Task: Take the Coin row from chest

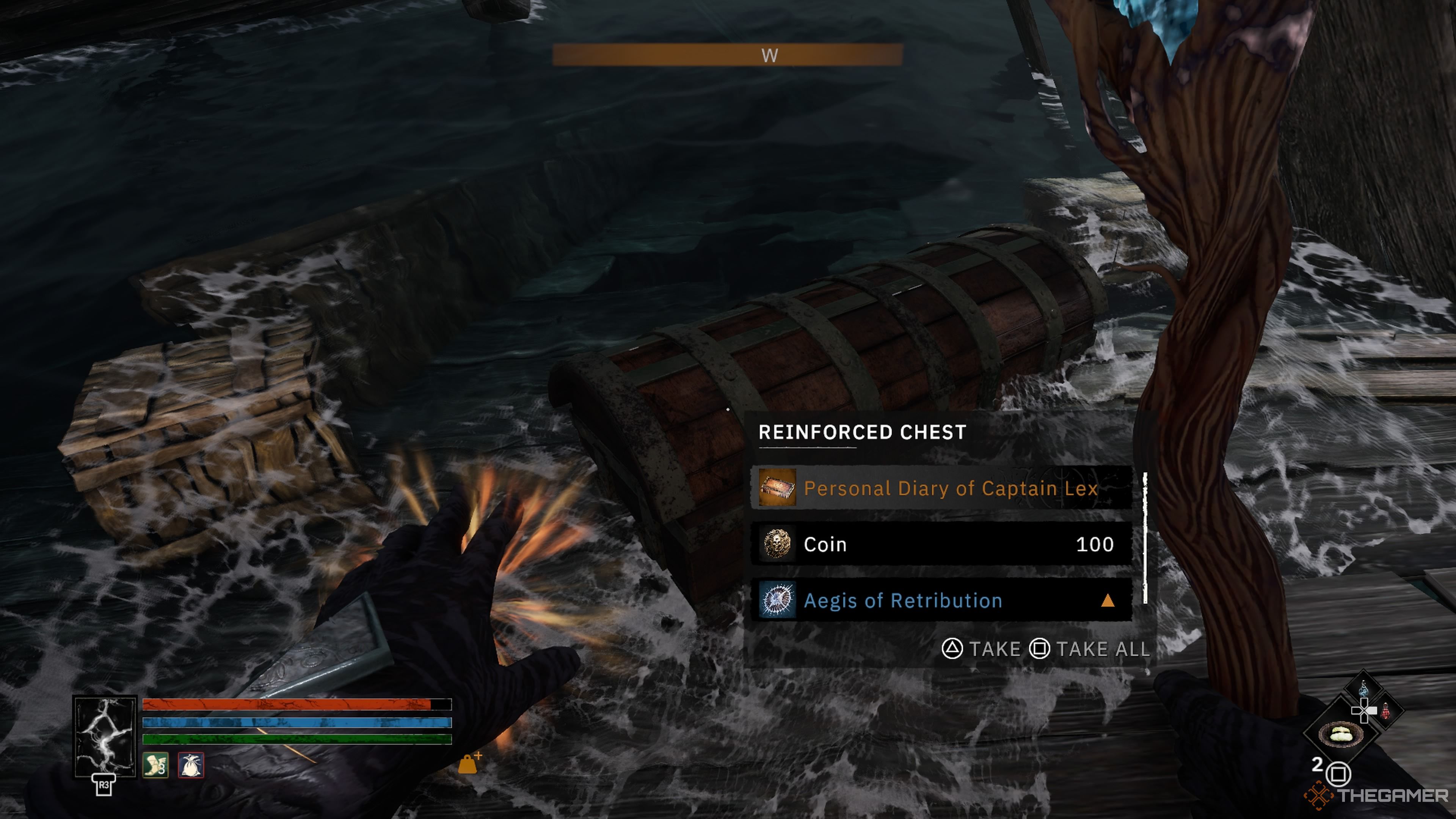Action: tap(941, 544)
